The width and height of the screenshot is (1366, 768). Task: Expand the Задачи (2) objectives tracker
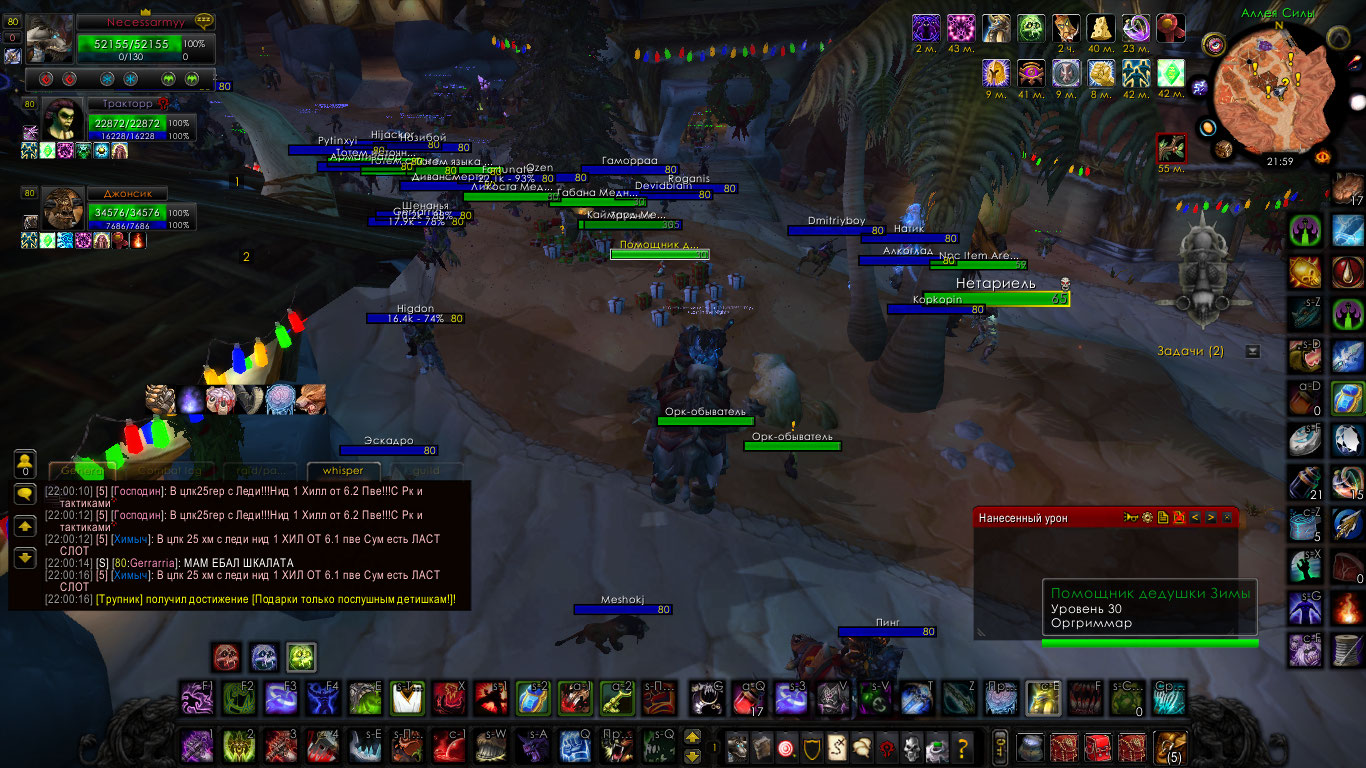pos(1252,351)
